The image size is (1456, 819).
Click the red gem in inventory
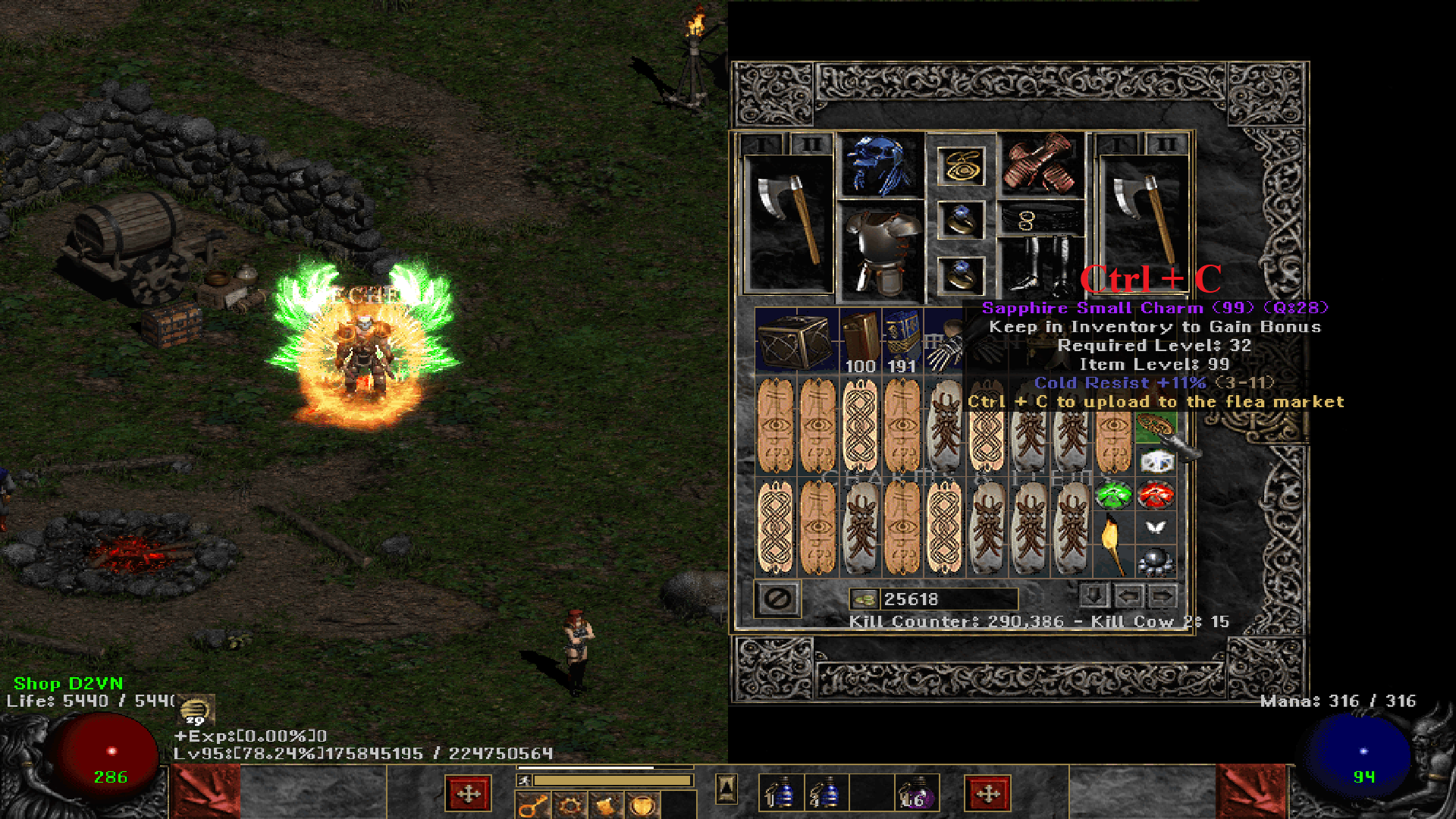pos(1155,496)
